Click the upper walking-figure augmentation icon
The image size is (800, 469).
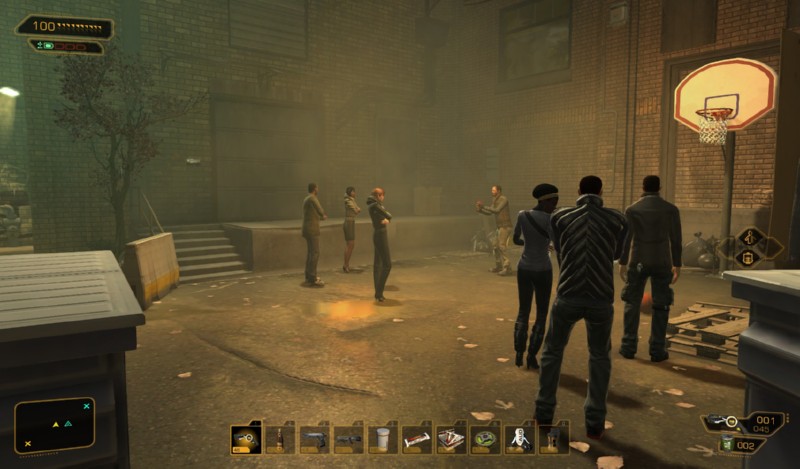pyautogui.click(x=750, y=239)
